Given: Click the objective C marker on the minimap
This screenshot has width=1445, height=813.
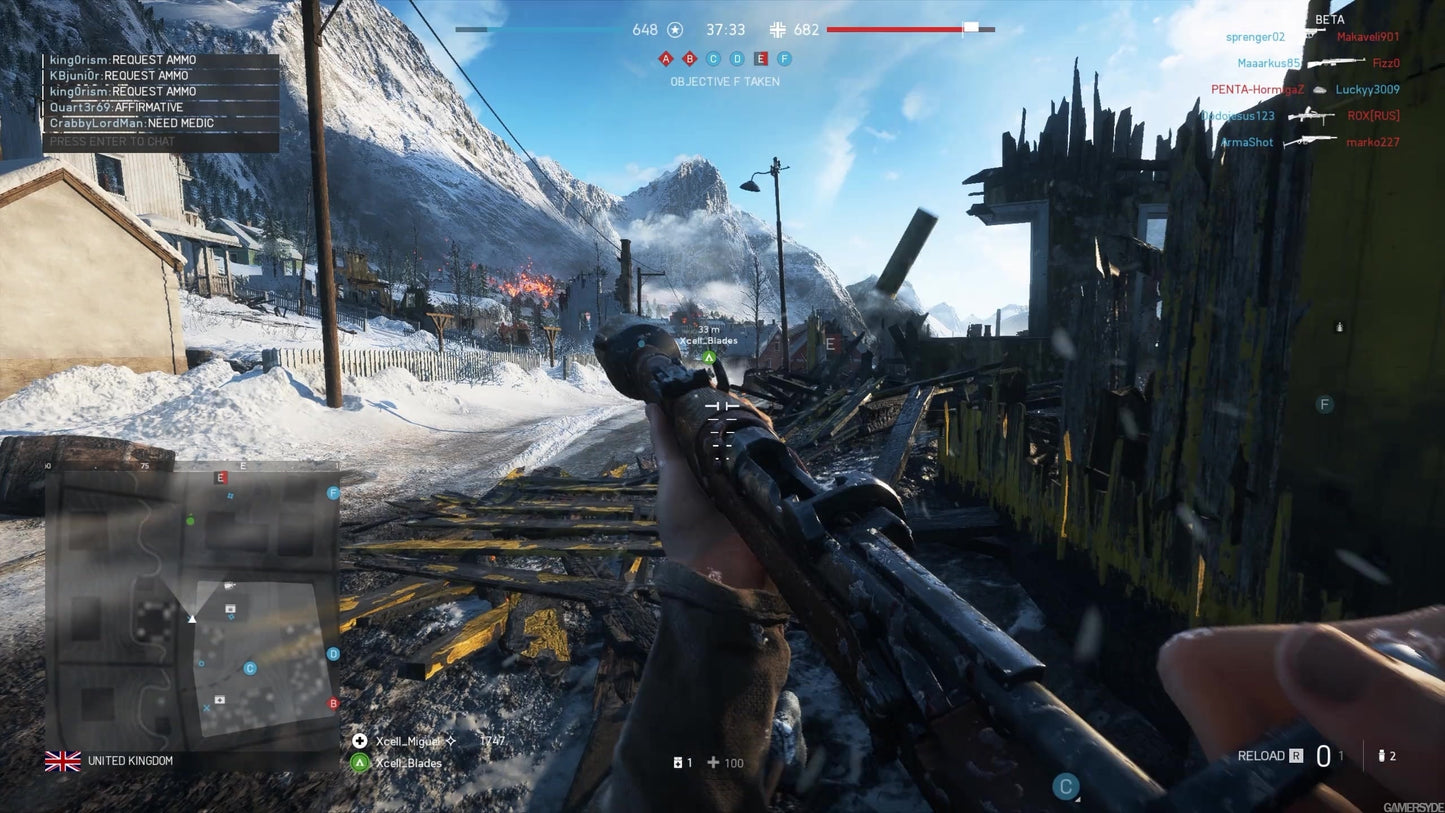Looking at the screenshot, I should click(250, 668).
